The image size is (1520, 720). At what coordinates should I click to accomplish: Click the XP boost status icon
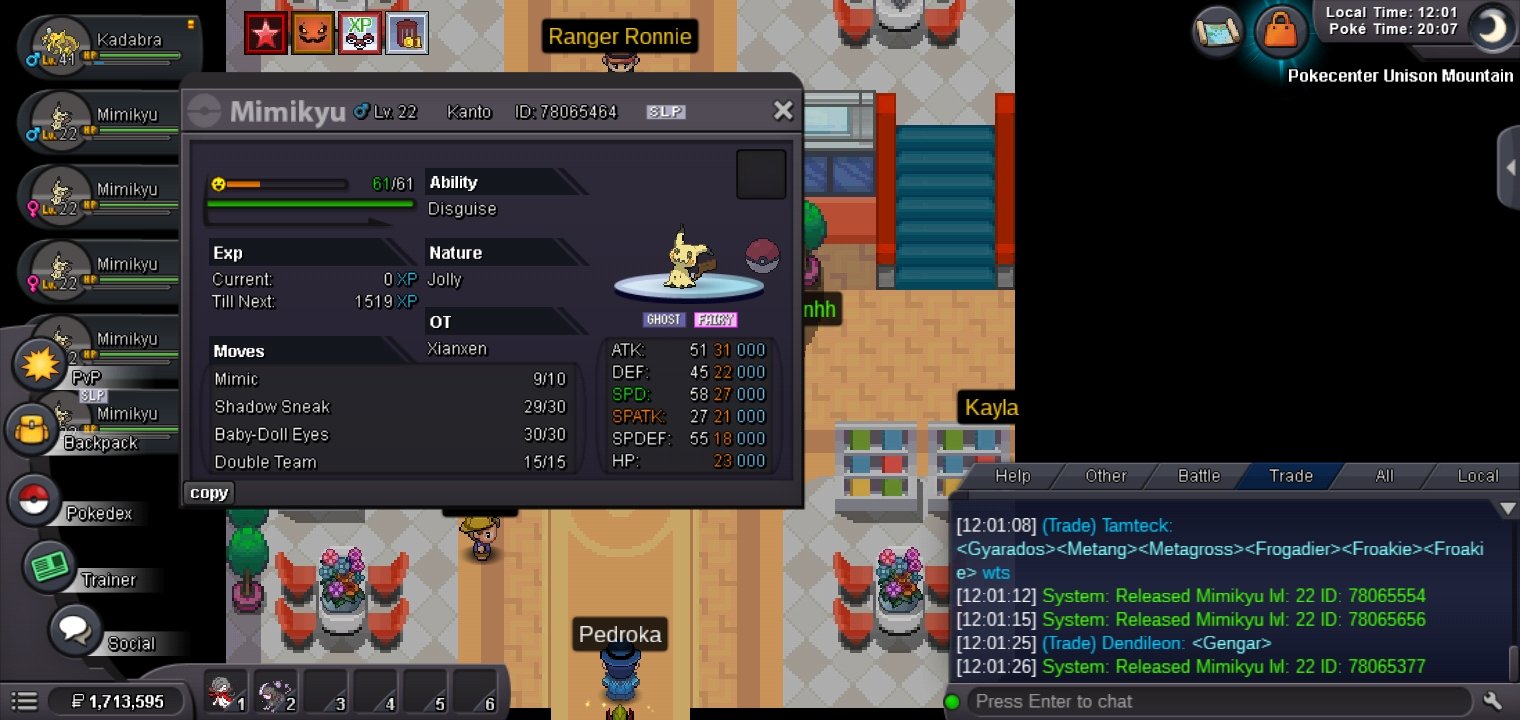click(358, 33)
